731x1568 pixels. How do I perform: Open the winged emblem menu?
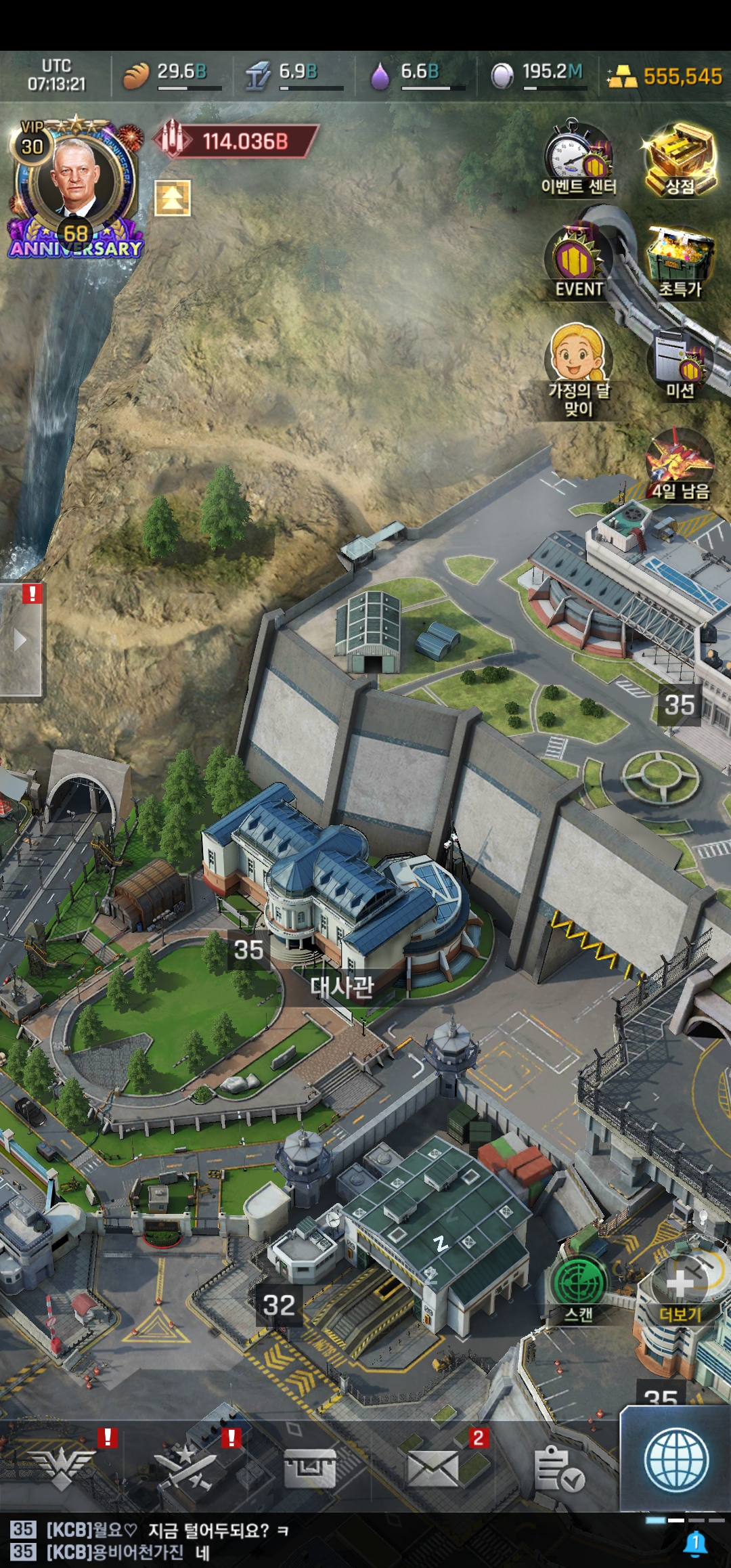[62, 1469]
